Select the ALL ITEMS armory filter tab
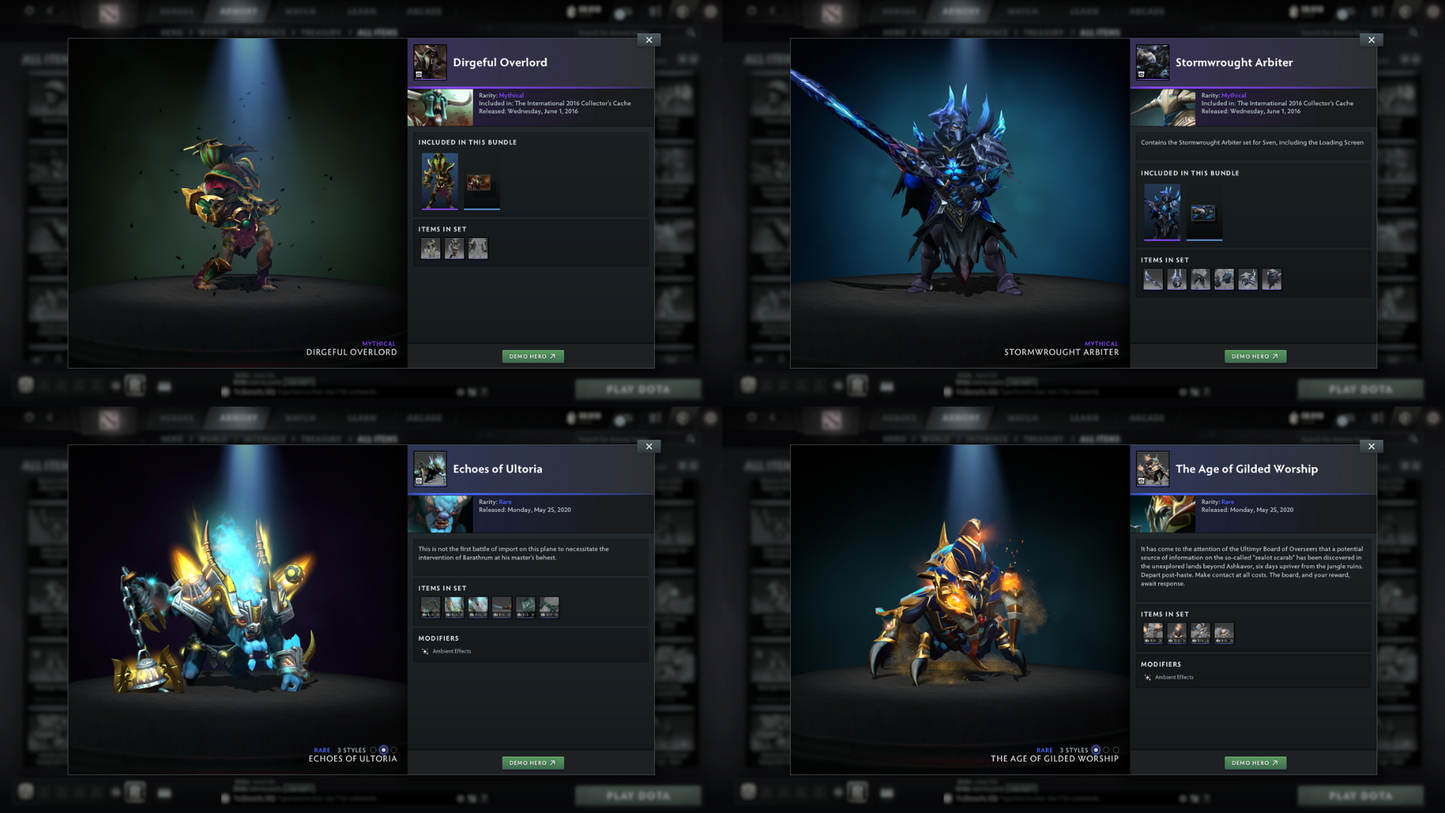Image resolution: width=1445 pixels, height=813 pixels. [376, 31]
